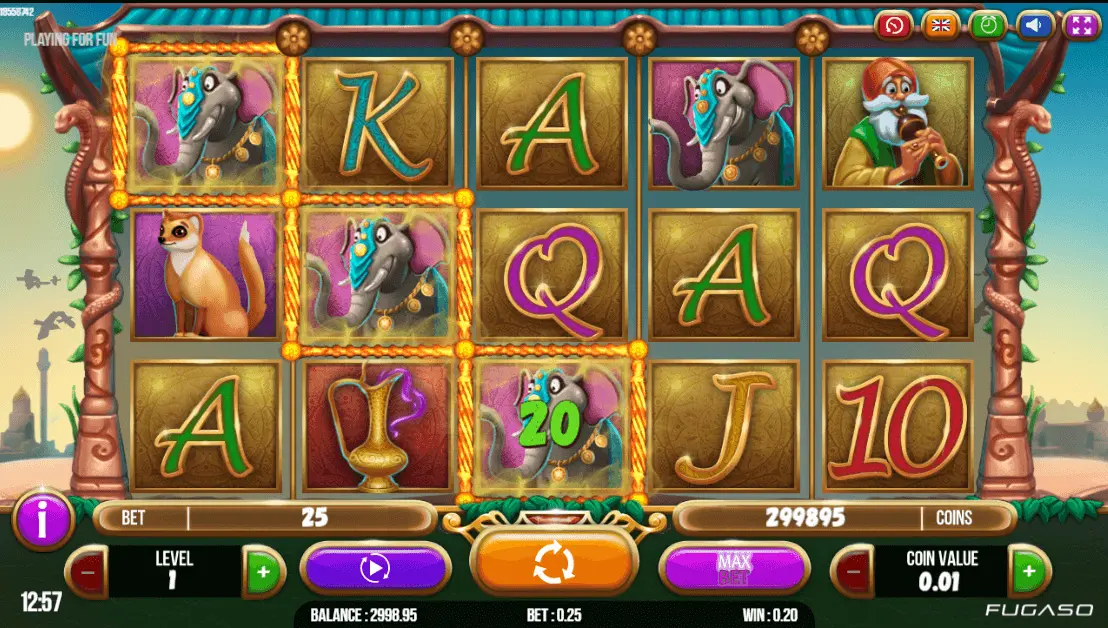1108x628 pixels.
Task: Enter fullscreen with the purple arrows button
Action: coord(1081,25)
